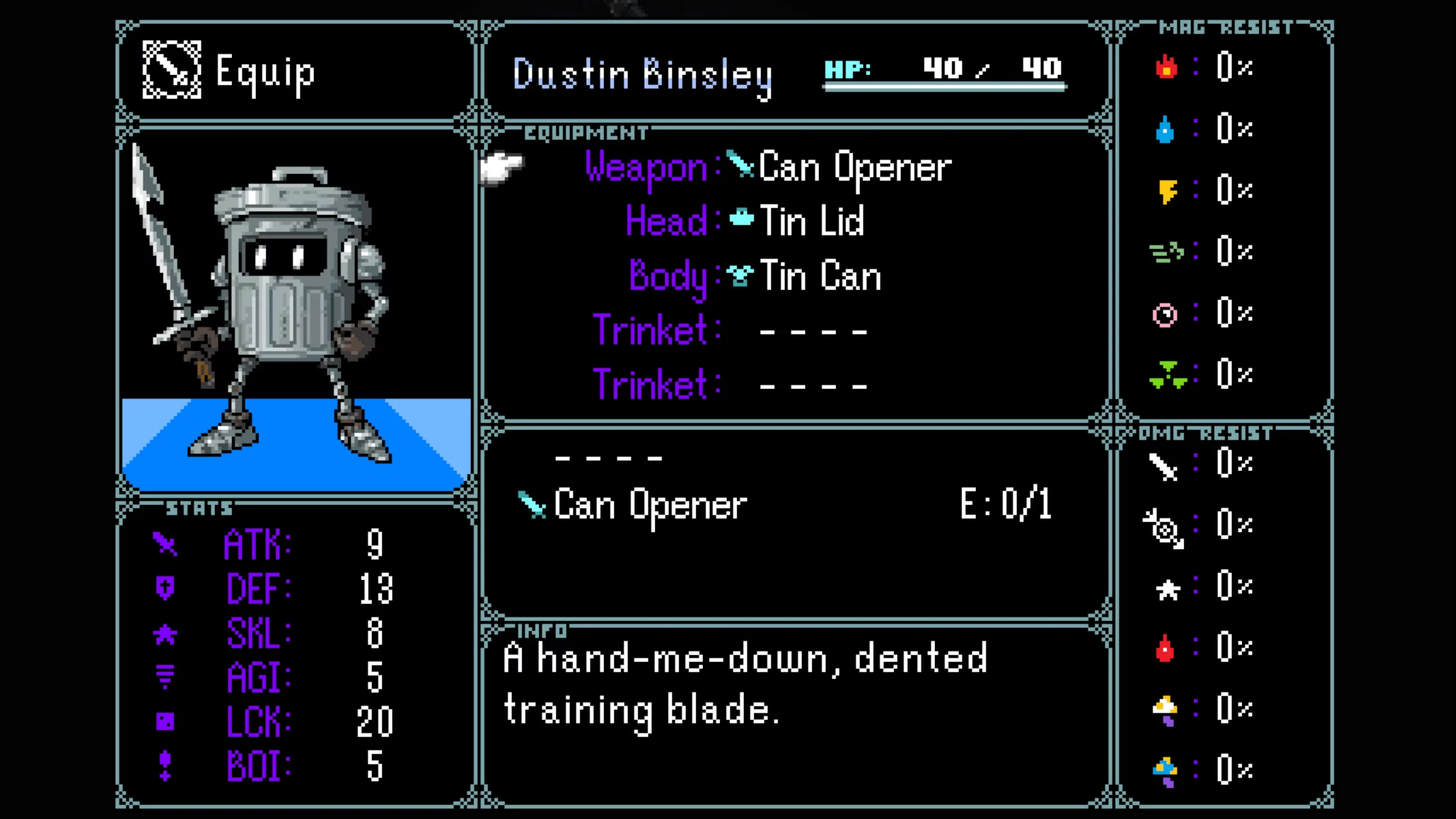The image size is (1456, 819).
Task: Select the fire icon under MAG RESIST
Action: point(1166,68)
